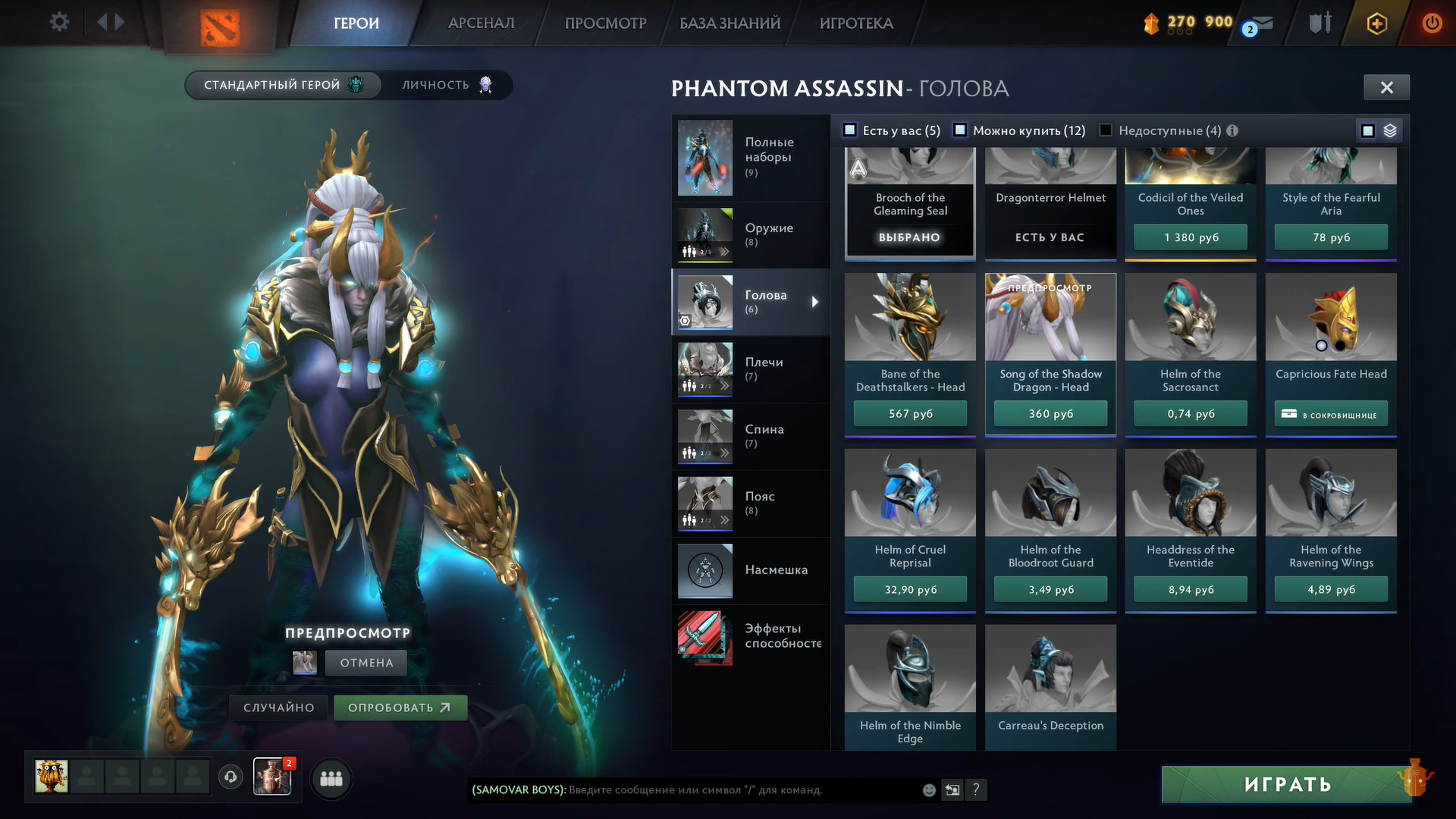The image size is (1456, 819).
Task: Open the settings gear menu
Action: 59,22
